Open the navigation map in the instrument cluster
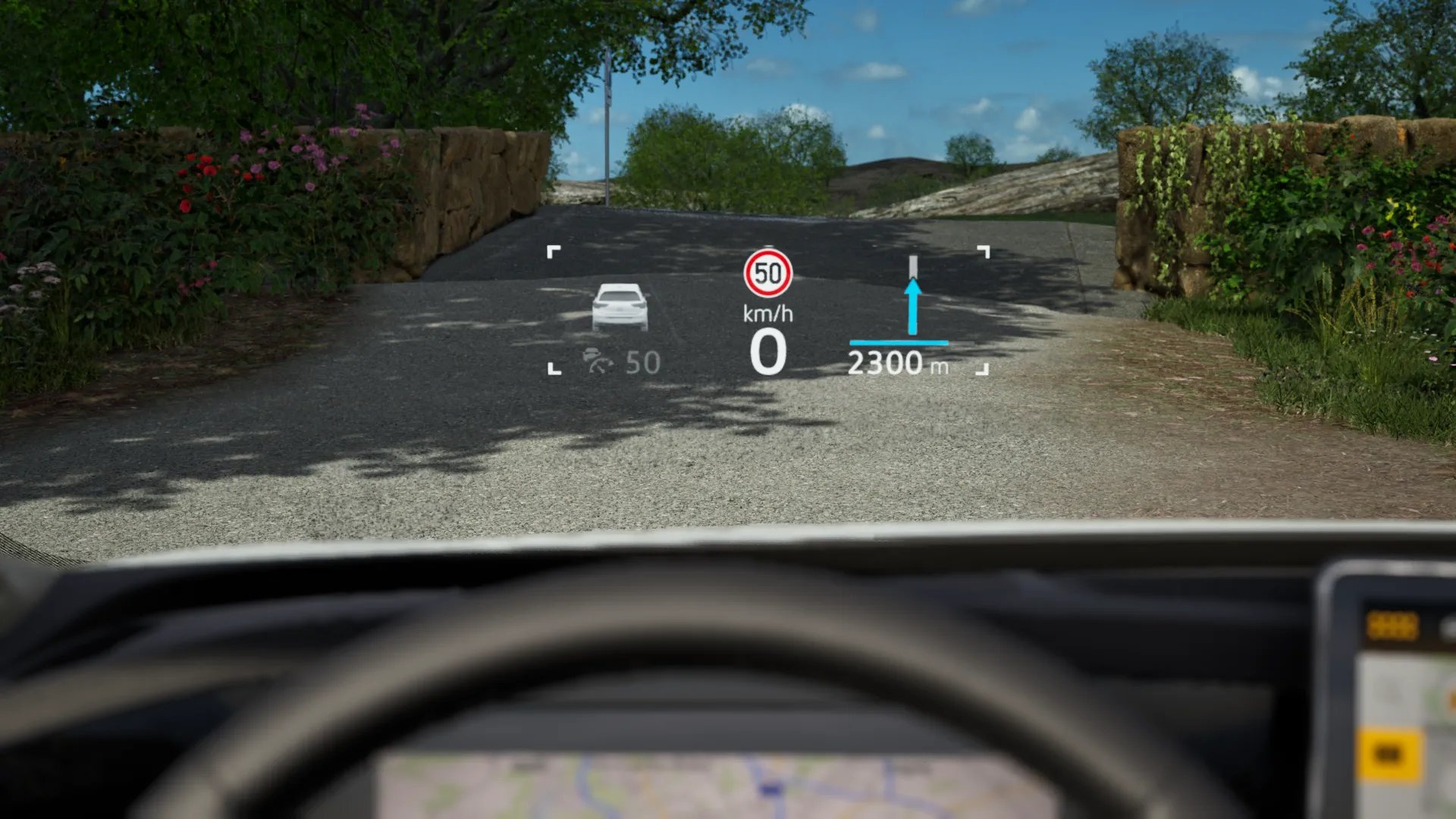The height and width of the screenshot is (819, 1456). pyautogui.click(x=713, y=786)
